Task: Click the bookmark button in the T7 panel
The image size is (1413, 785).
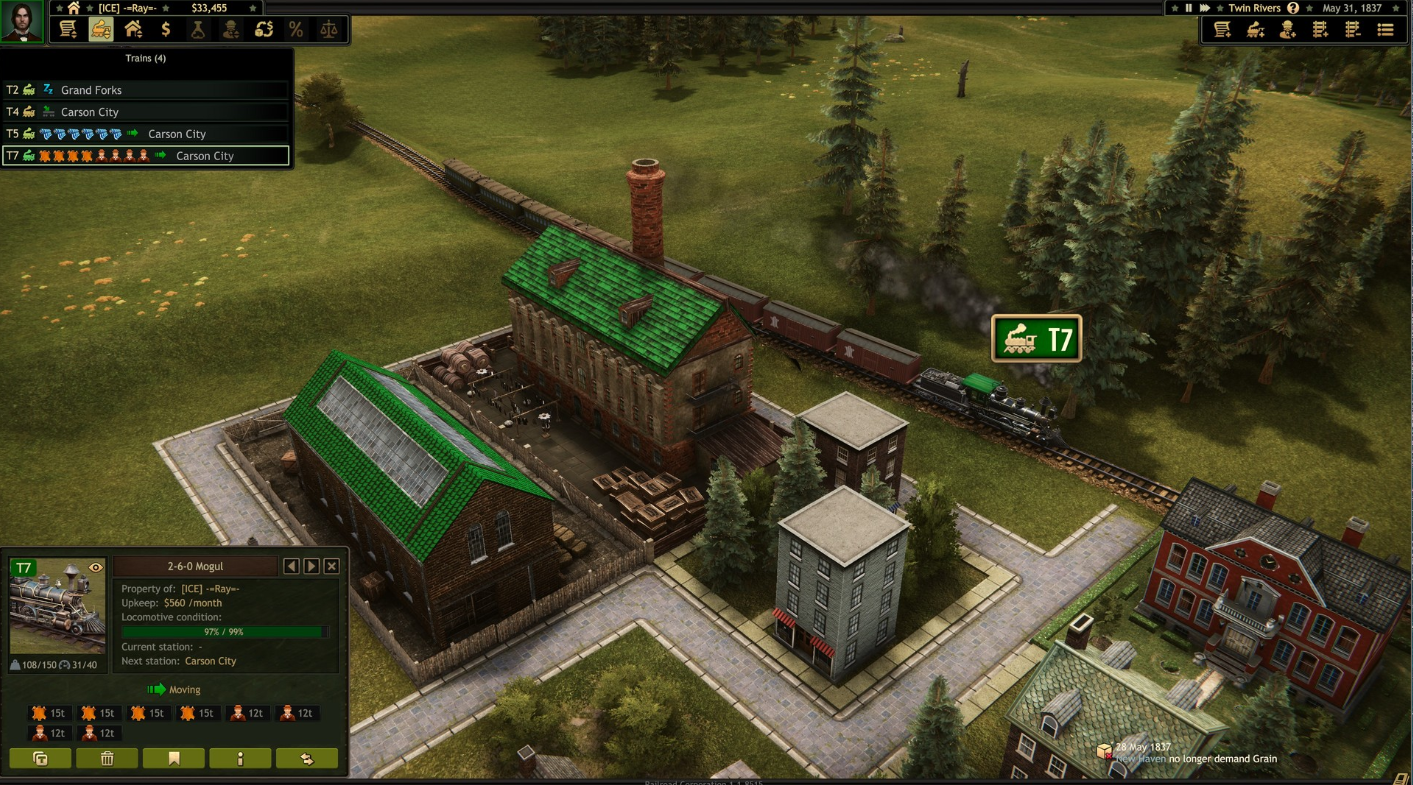Action: (173, 758)
